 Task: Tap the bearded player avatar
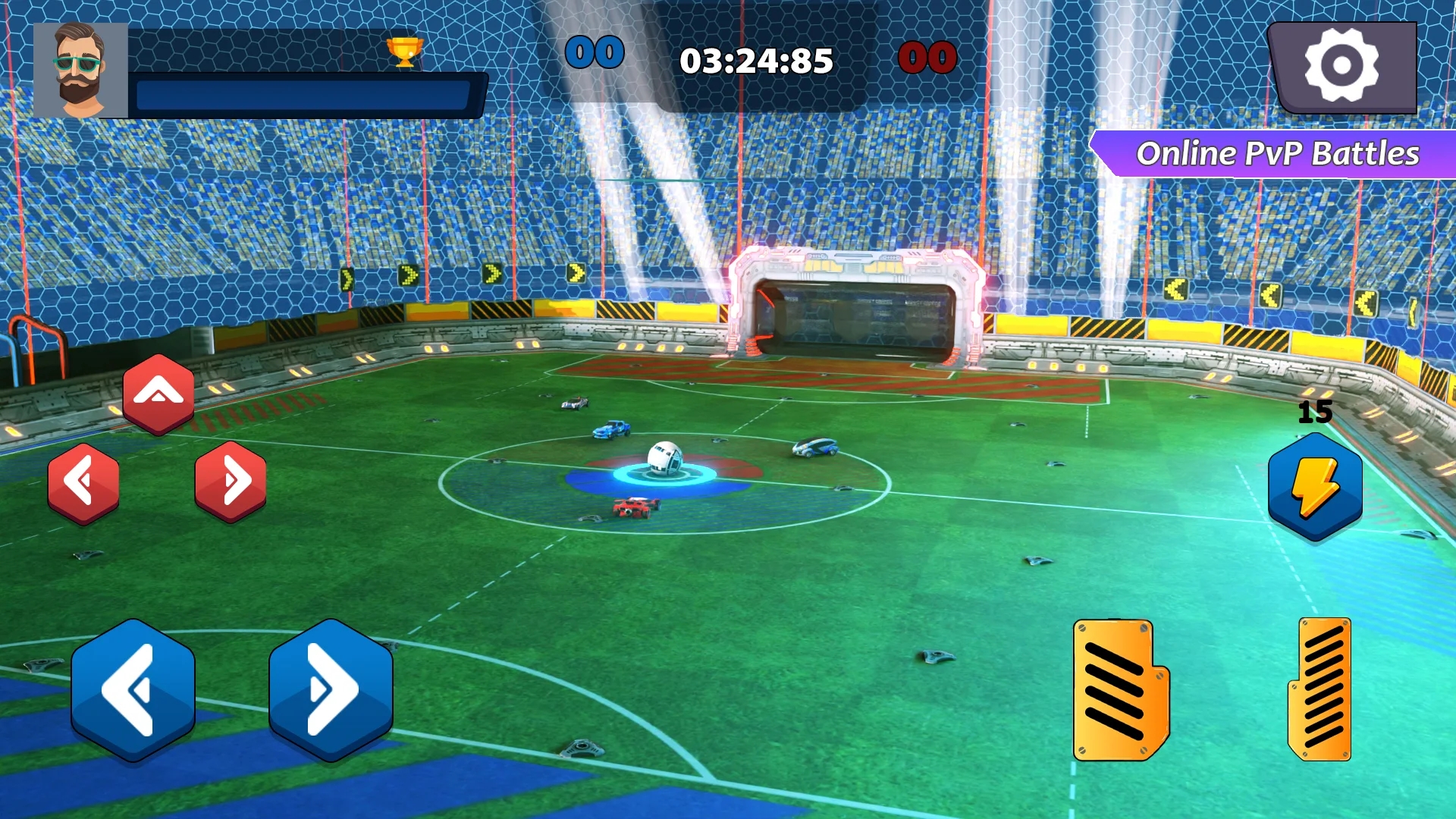coord(80,71)
